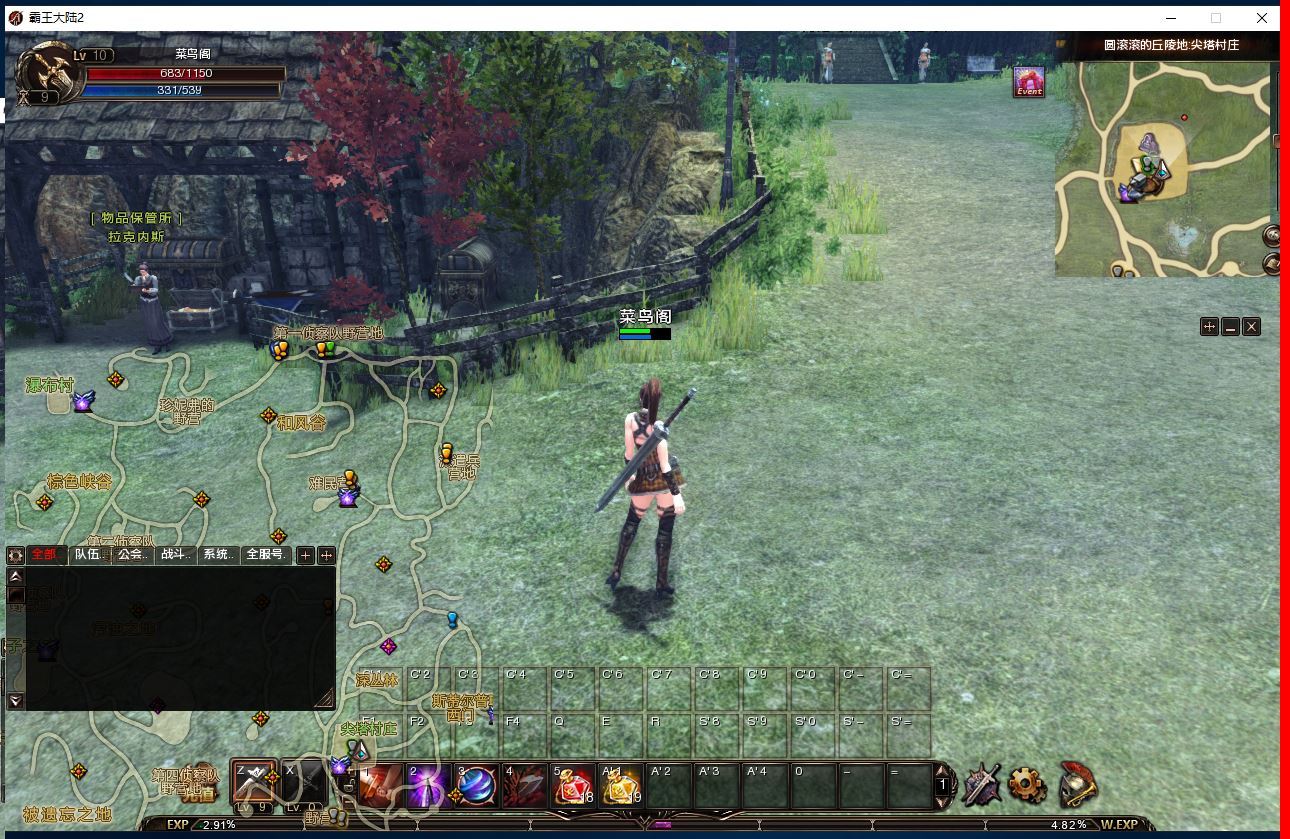Click the sword and shield menu icon
Viewport: 1290px width, 839px height.
click(981, 785)
